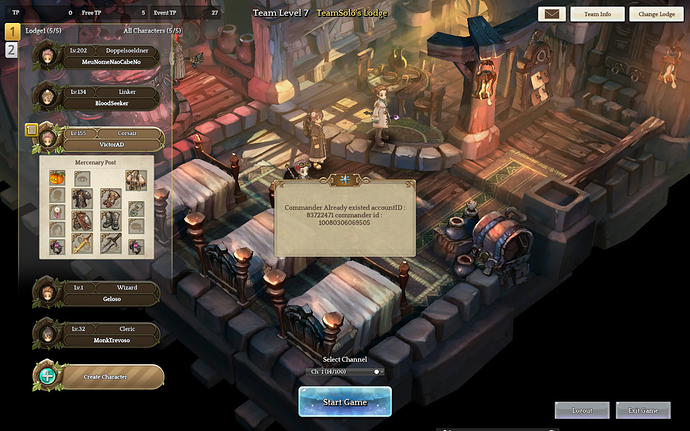The width and height of the screenshot is (690, 431).
Task: Start the game
Action: tap(344, 400)
